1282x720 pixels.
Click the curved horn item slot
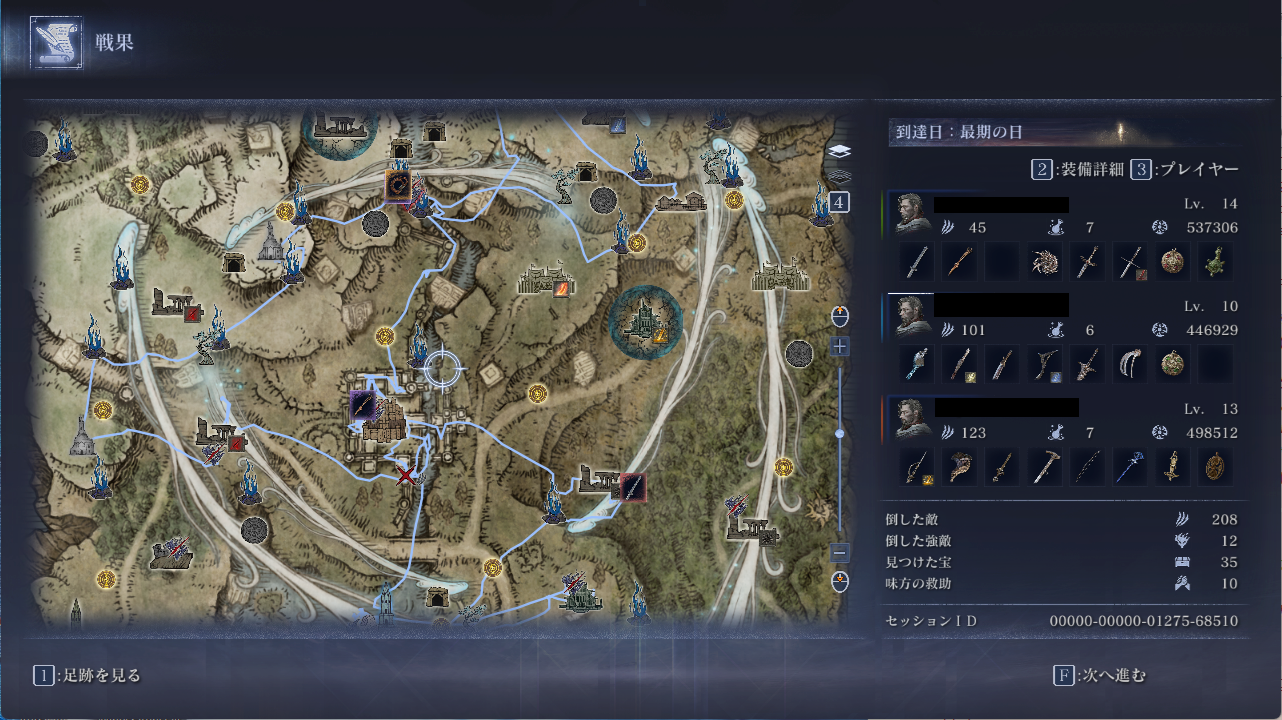click(962, 467)
